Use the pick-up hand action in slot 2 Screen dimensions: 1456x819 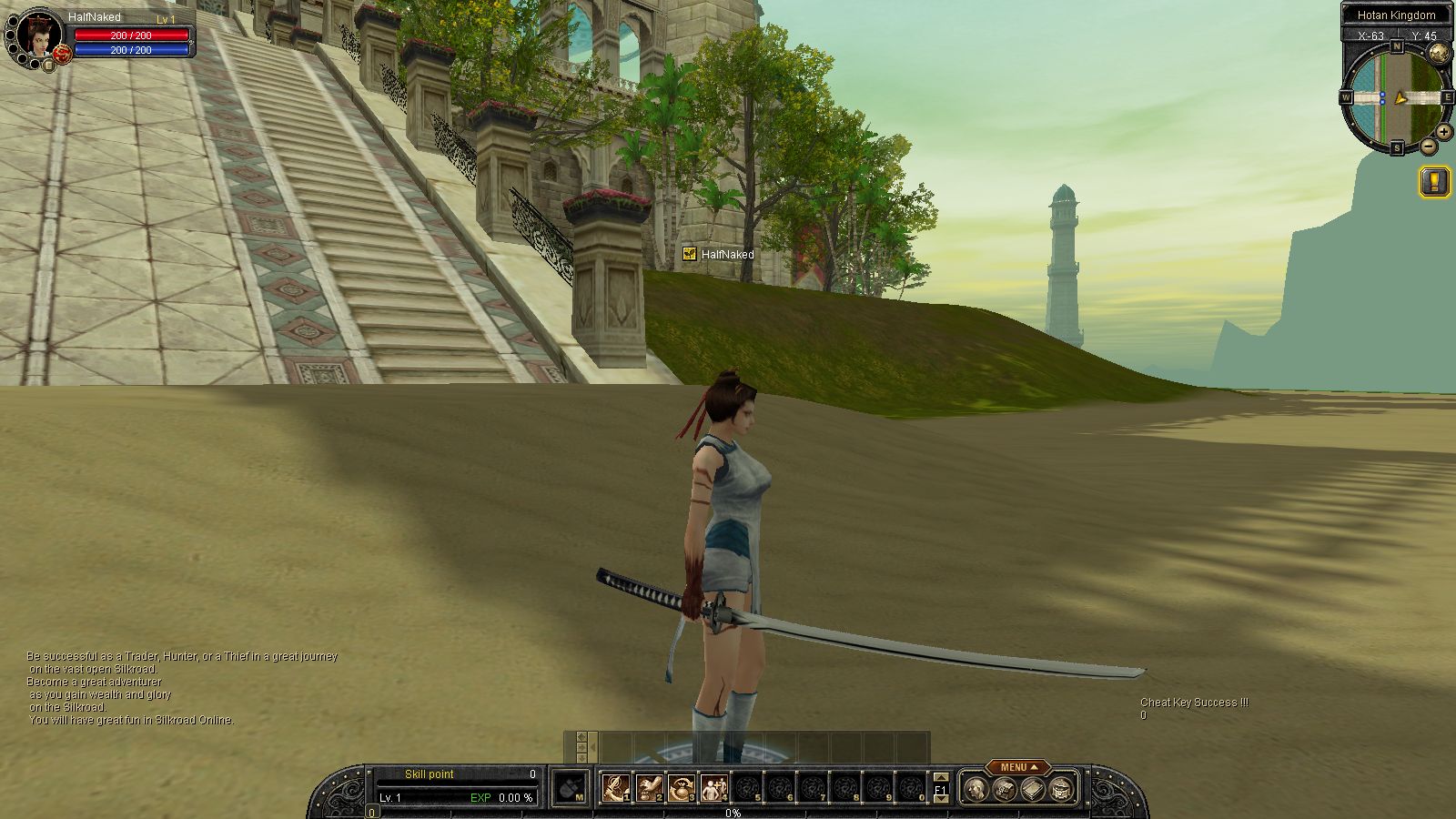649,788
